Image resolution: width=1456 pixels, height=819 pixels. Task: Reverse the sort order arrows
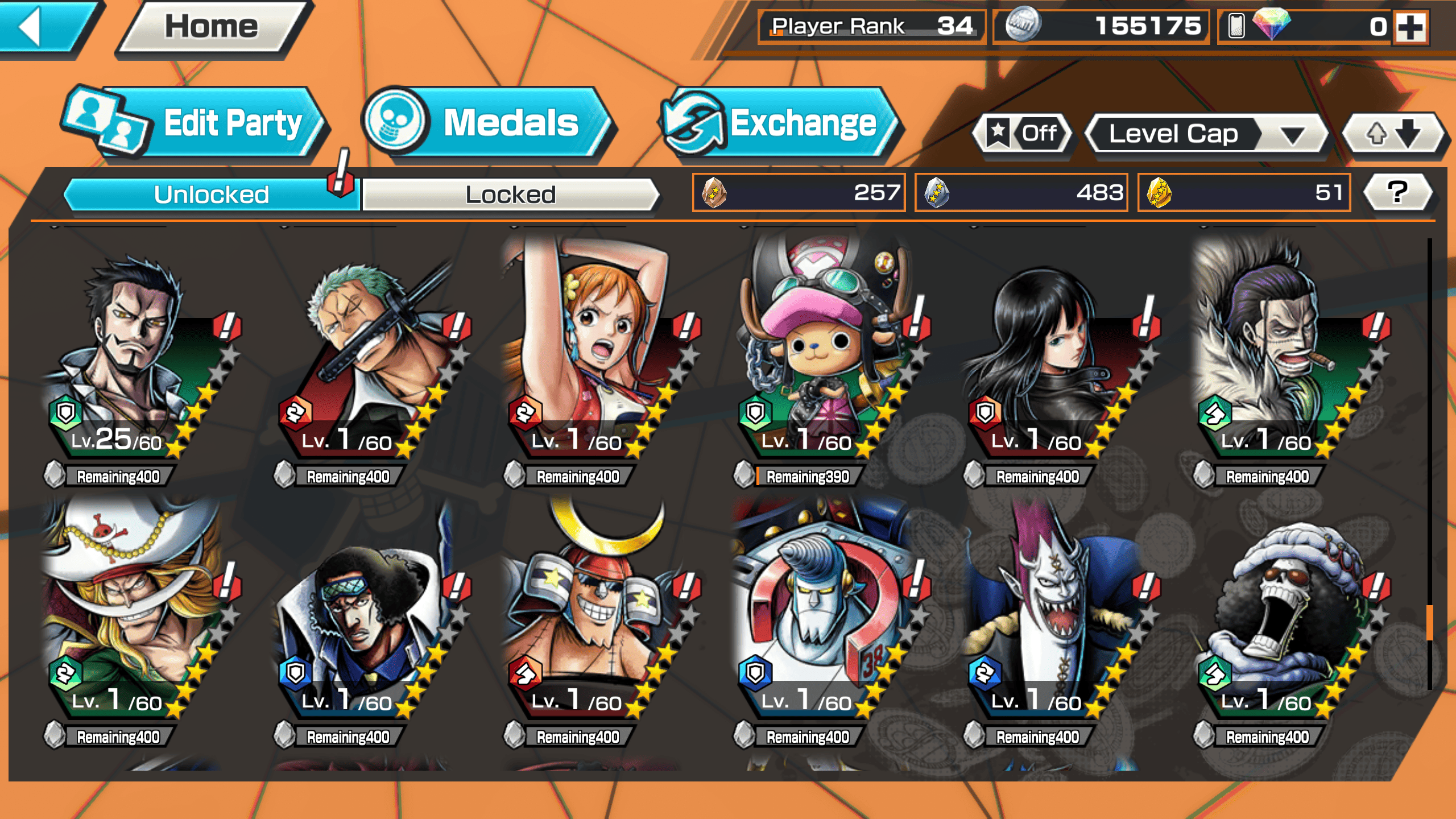click(1392, 134)
